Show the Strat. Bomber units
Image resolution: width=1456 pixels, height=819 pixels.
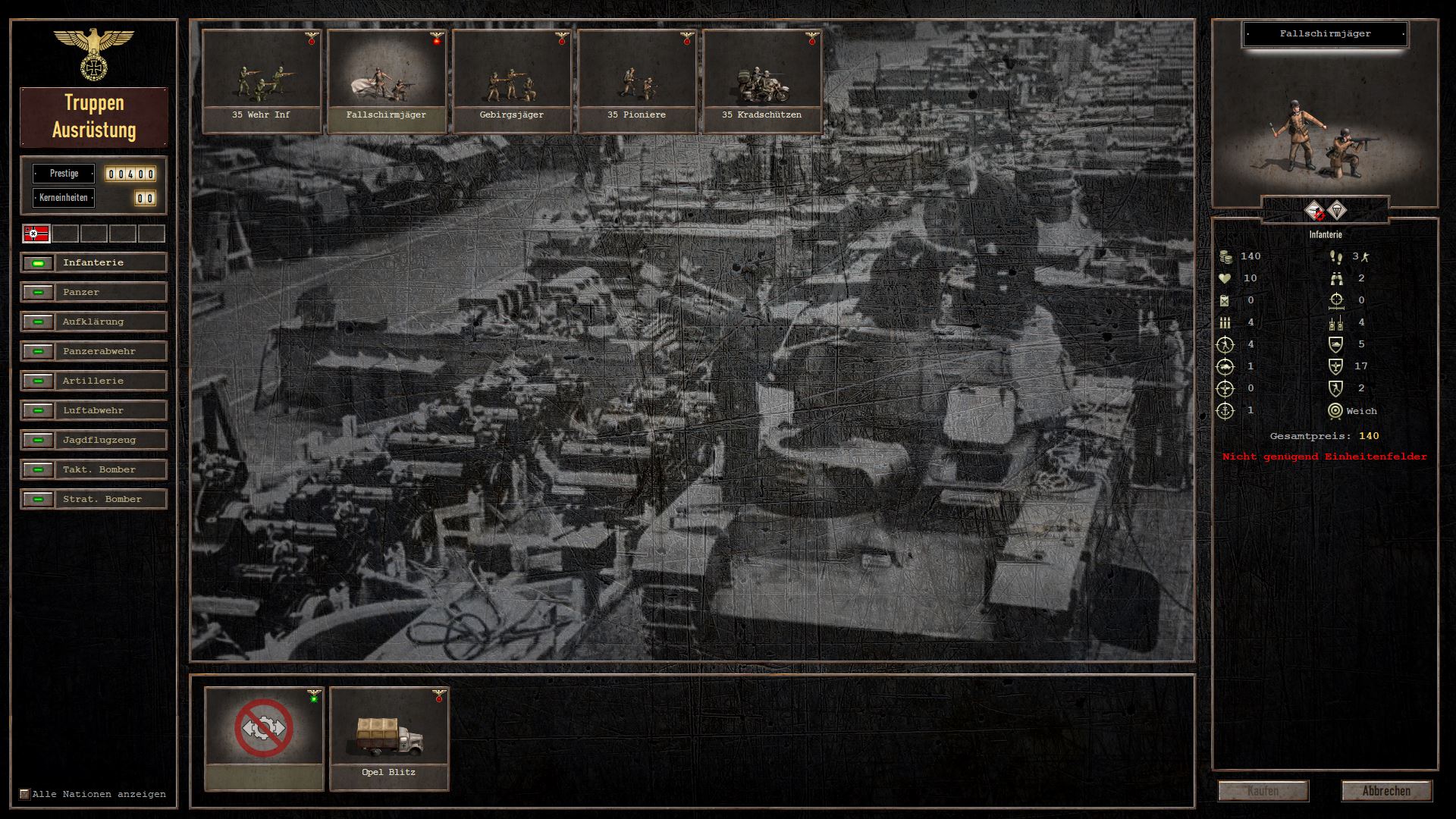(94, 500)
